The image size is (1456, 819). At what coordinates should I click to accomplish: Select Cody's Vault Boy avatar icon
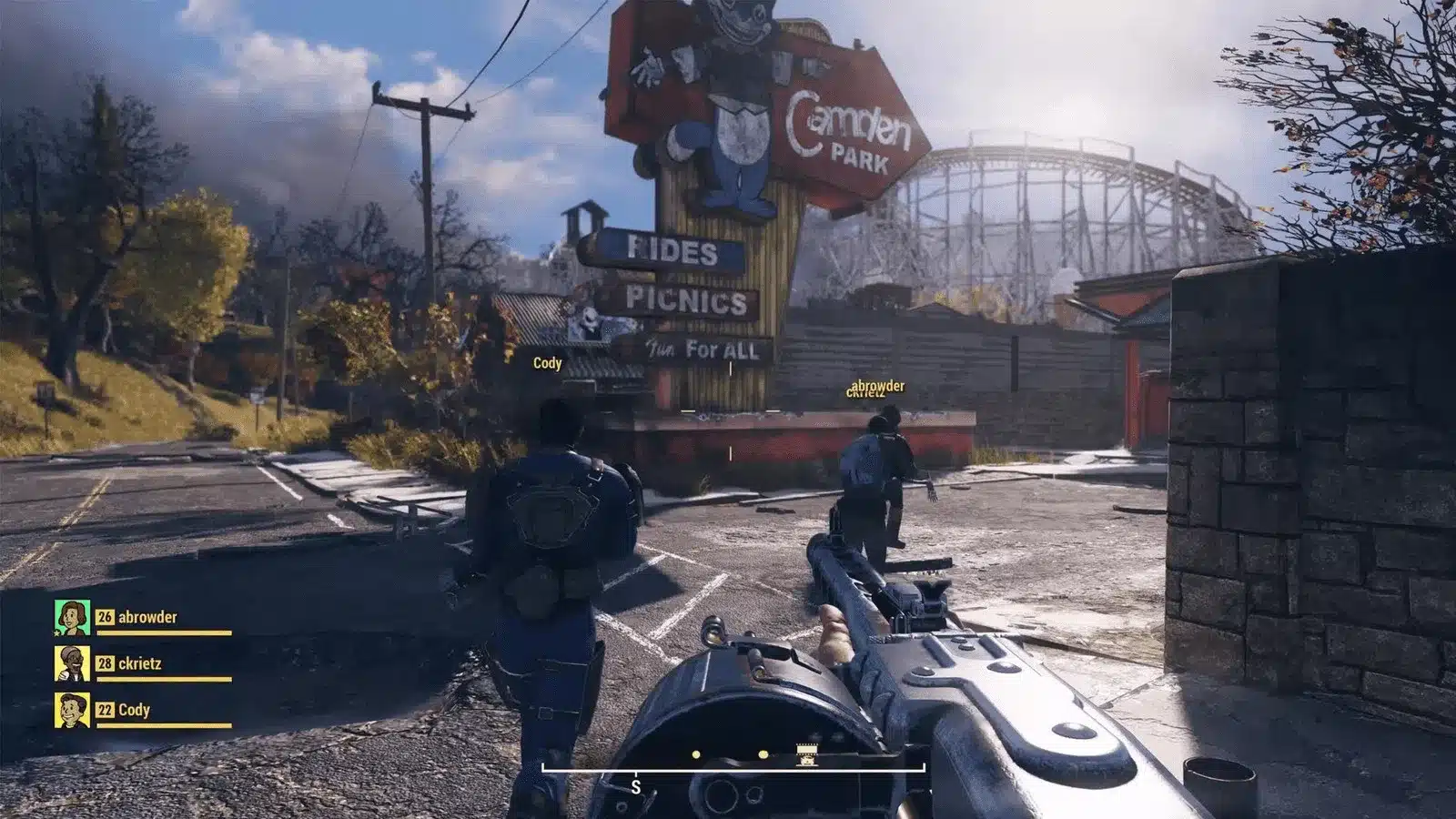point(72,710)
